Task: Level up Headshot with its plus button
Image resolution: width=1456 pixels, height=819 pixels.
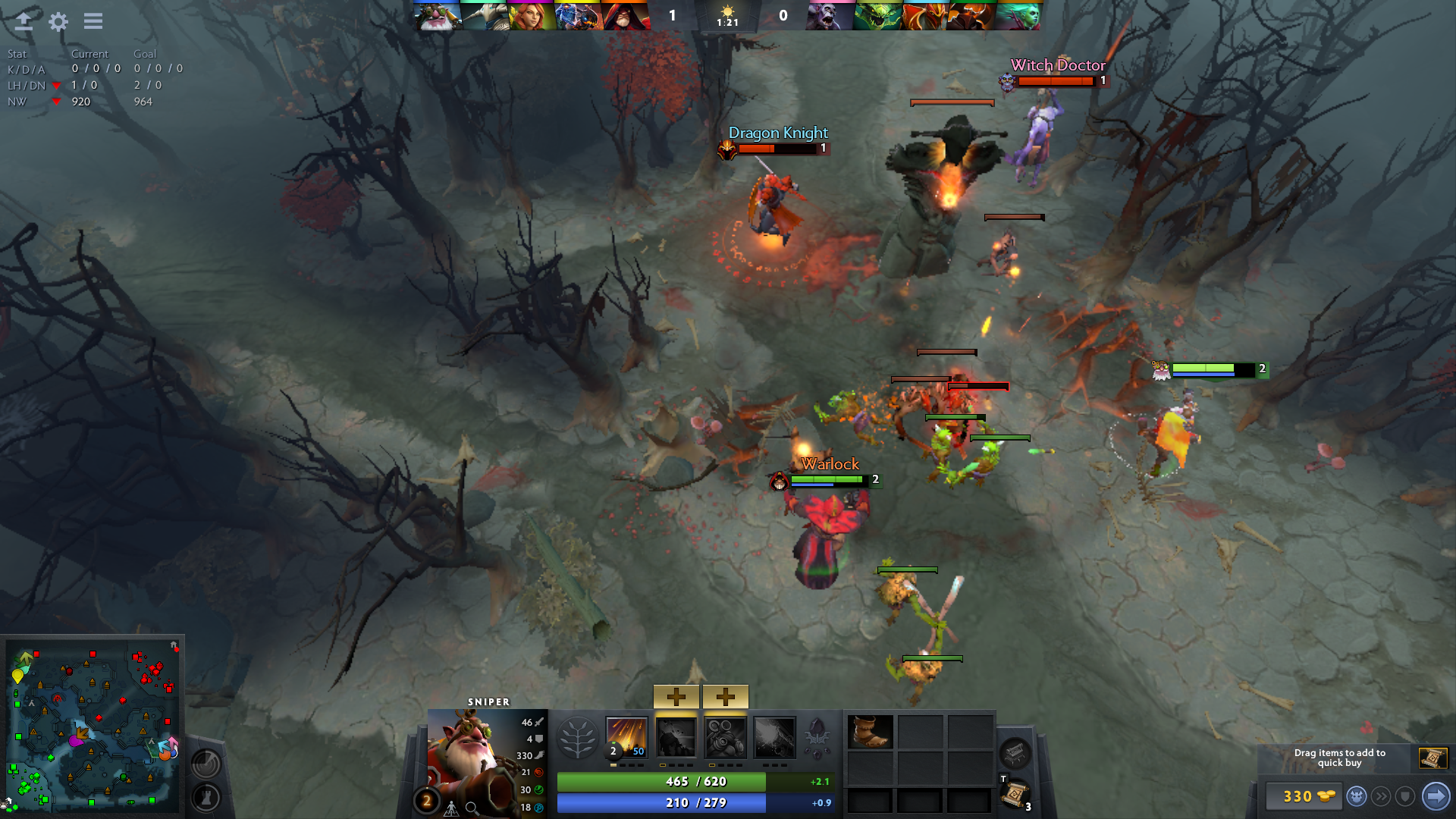Action: tap(676, 696)
